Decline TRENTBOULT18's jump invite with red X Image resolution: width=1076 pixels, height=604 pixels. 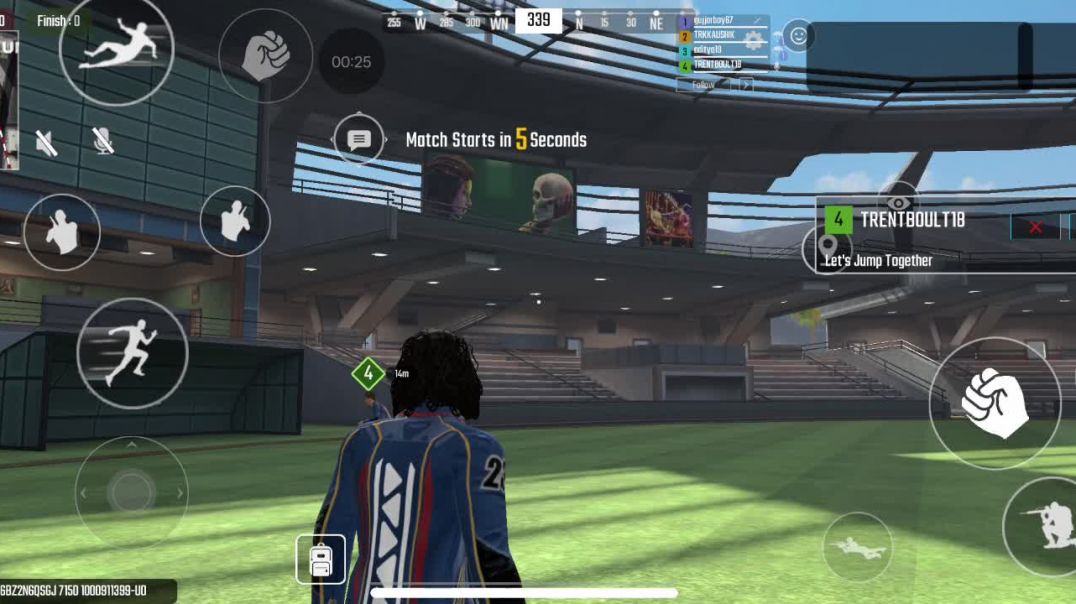pos(1035,227)
